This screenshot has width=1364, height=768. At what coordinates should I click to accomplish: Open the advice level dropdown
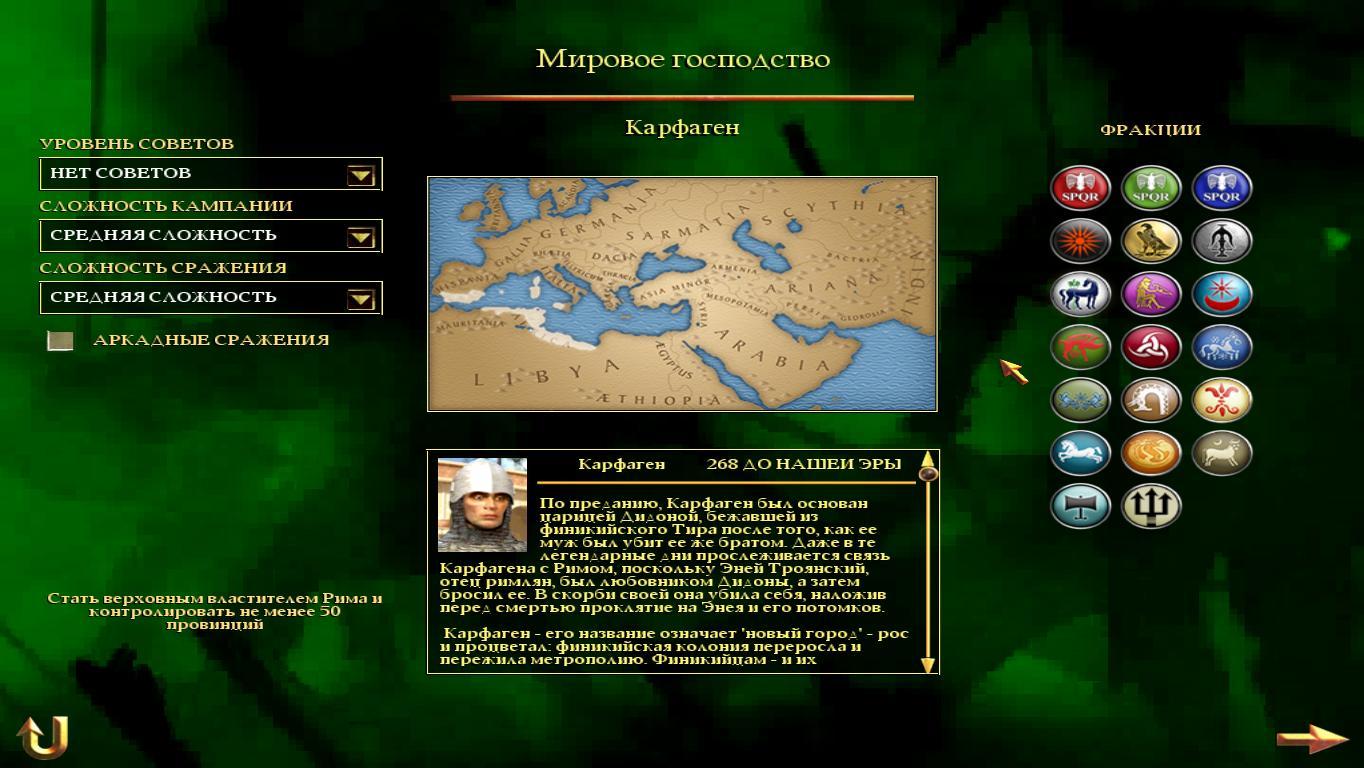click(360, 175)
